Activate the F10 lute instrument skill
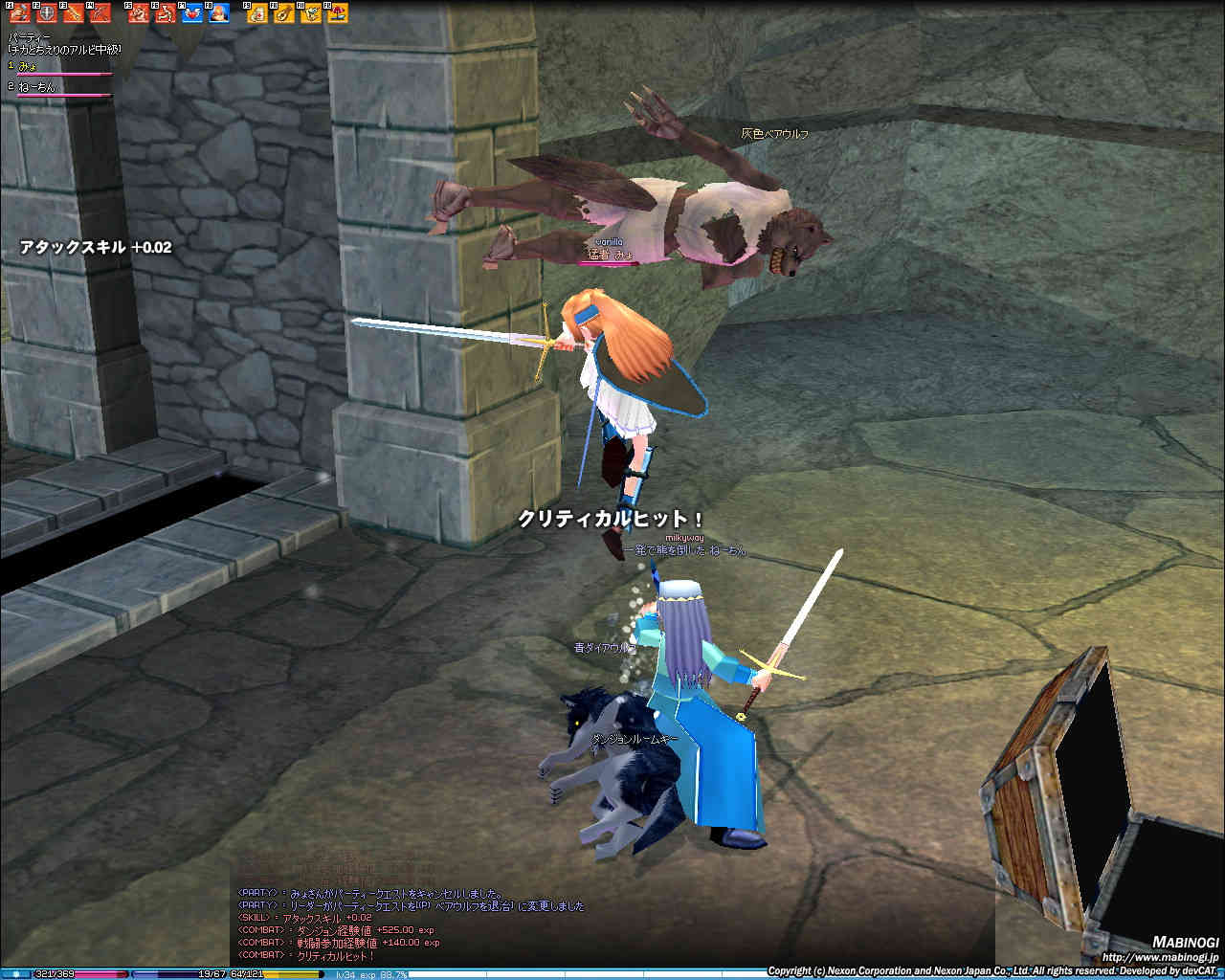The height and width of the screenshot is (980, 1225). tap(284, 14)
